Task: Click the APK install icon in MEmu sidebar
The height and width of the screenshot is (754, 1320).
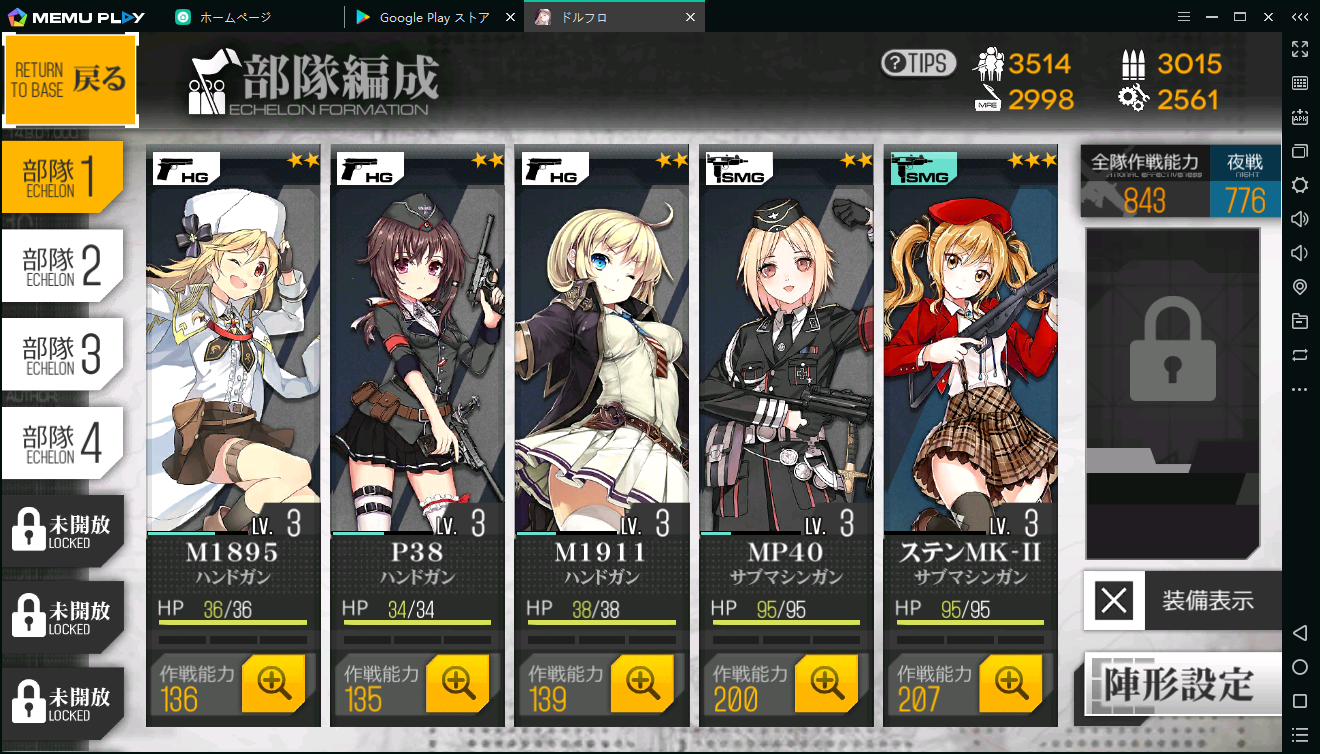Action: [1299, 116]
